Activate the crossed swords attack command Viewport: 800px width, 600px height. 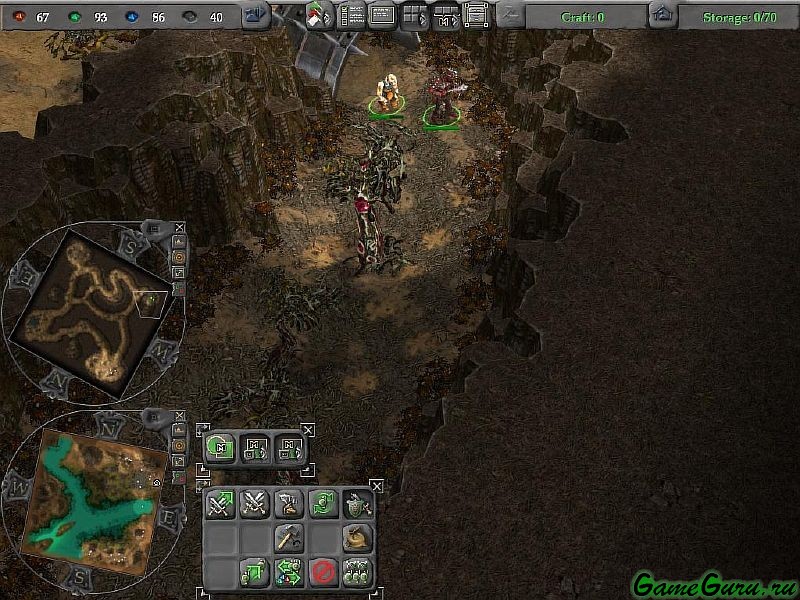(254, 505)
